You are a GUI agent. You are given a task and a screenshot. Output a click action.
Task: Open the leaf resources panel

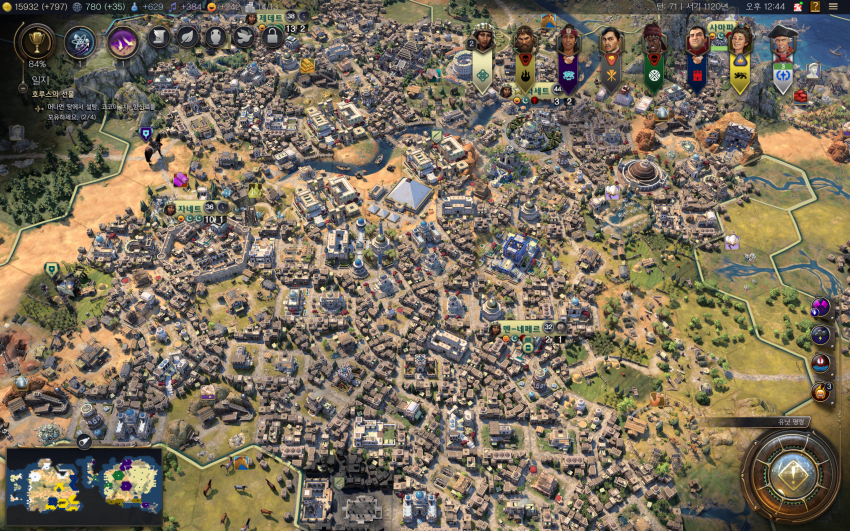coord(188,37)
